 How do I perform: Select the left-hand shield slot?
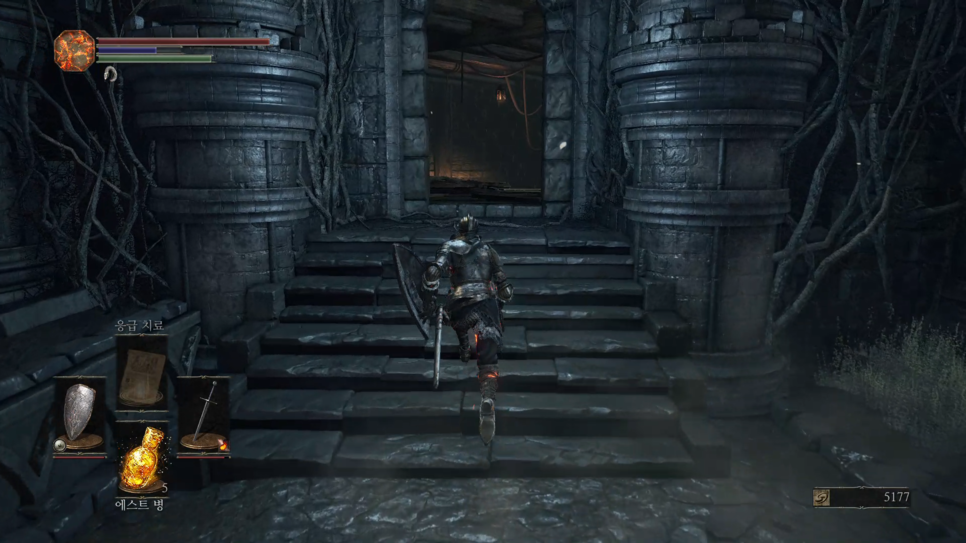(x=79, y=413)
